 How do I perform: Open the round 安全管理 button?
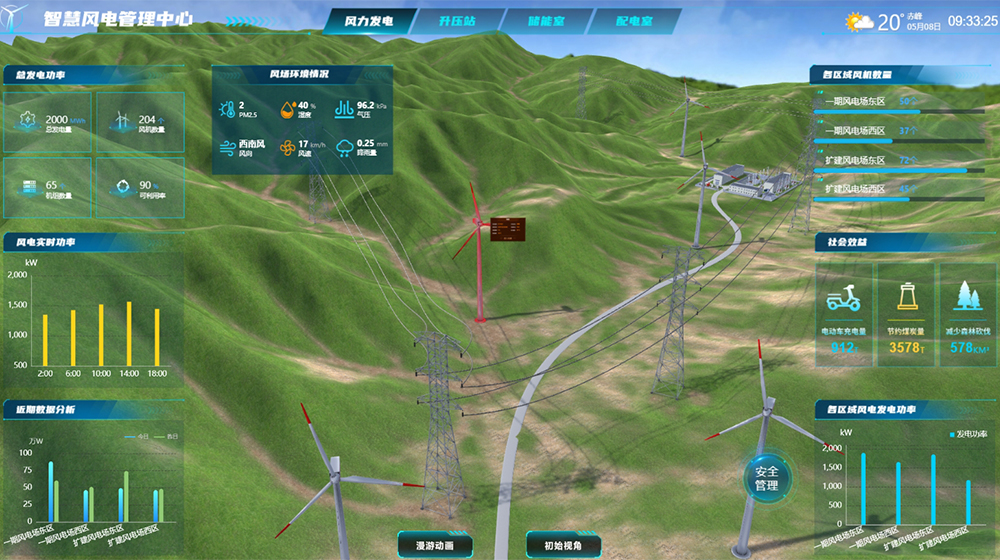tap(767, 479)
